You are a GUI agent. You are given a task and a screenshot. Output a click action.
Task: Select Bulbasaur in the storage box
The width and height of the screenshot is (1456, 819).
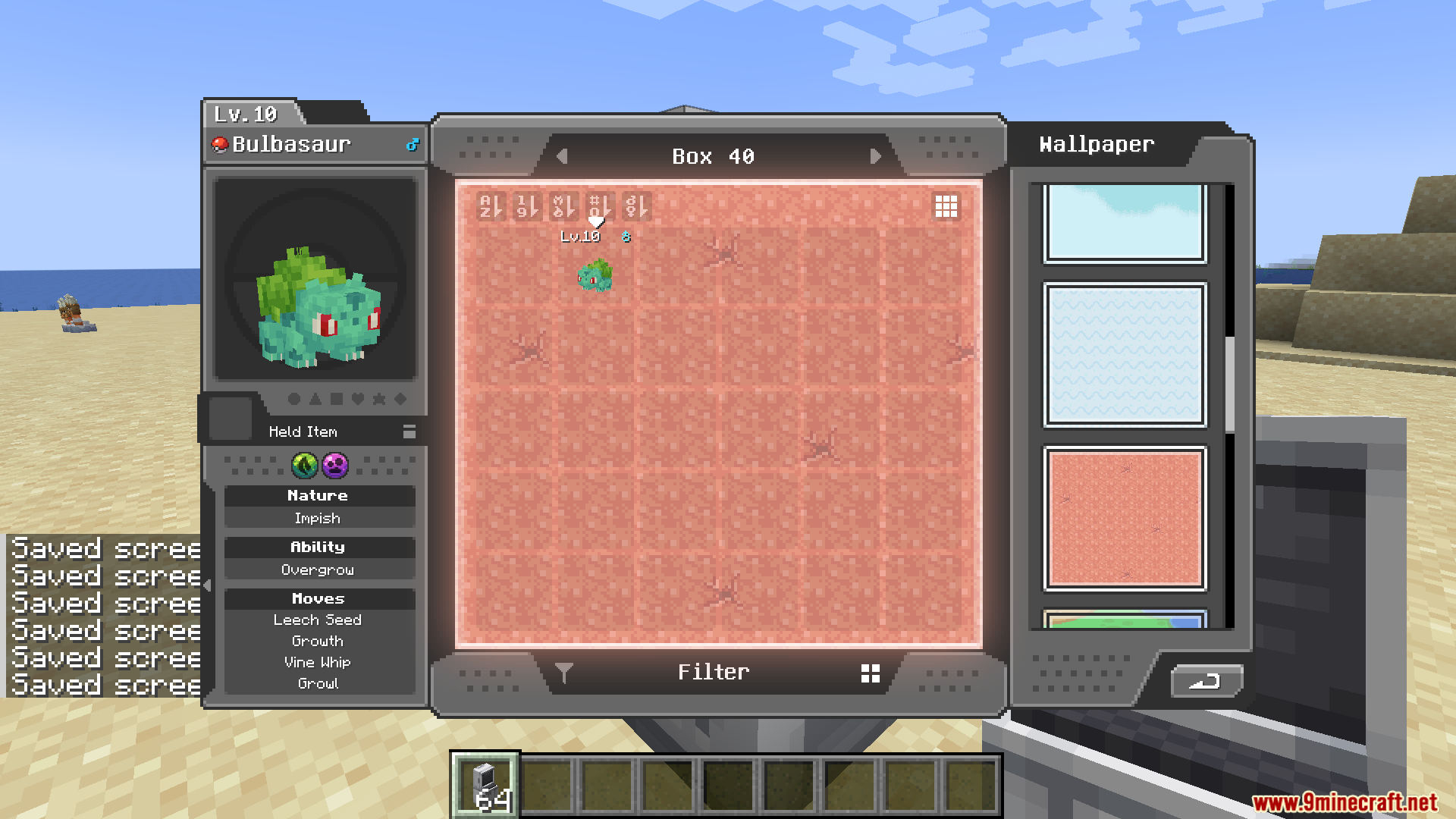[x=595, y=275]
